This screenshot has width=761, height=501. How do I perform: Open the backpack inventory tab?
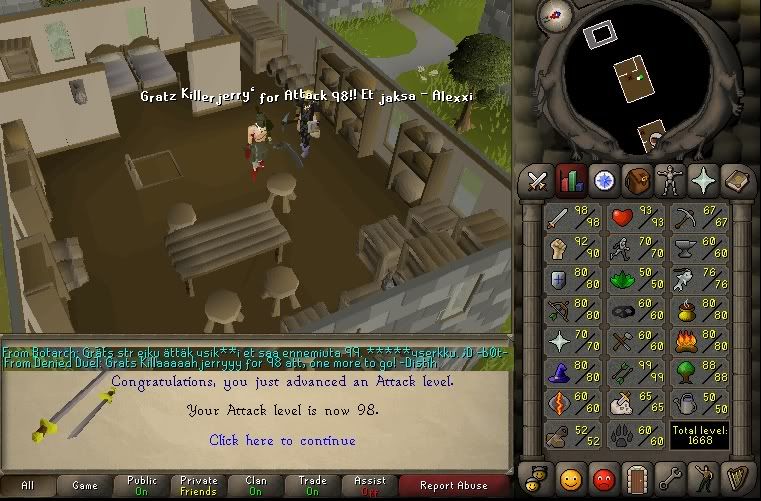click(637, 181)
